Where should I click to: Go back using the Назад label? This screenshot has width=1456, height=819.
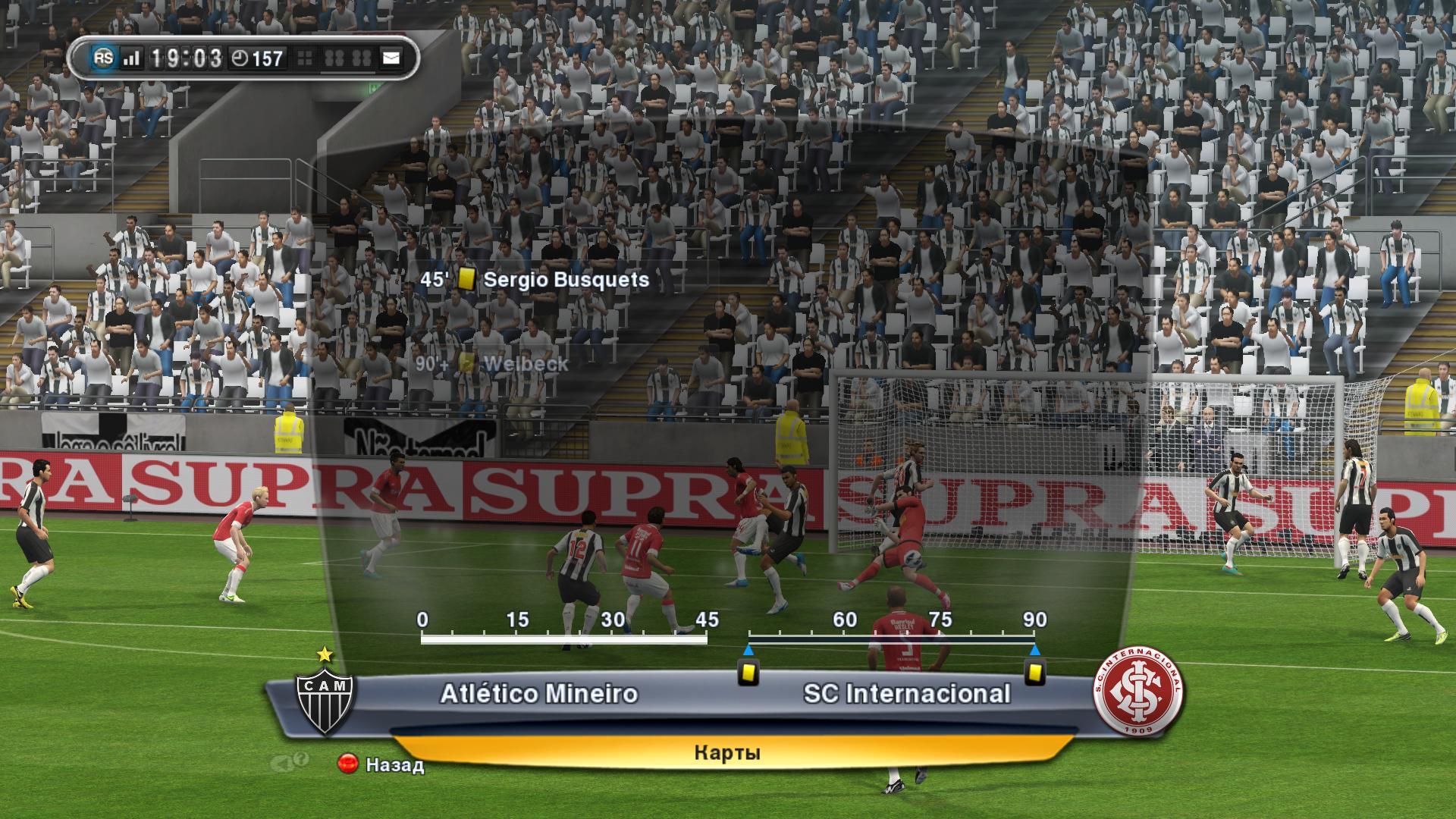click(x=394, y=764)
